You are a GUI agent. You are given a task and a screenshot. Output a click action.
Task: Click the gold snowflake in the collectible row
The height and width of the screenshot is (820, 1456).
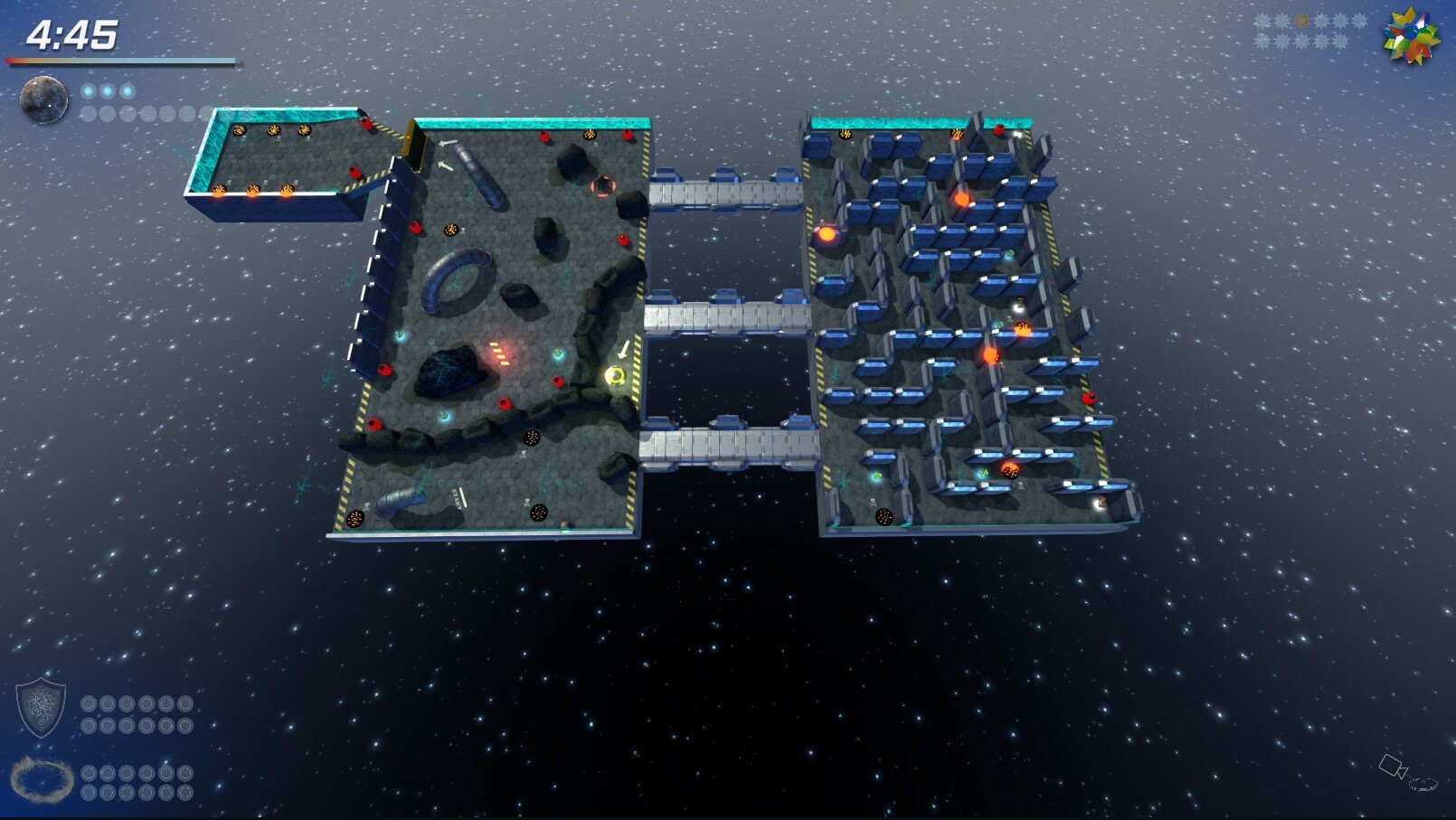click(1300, 21)
